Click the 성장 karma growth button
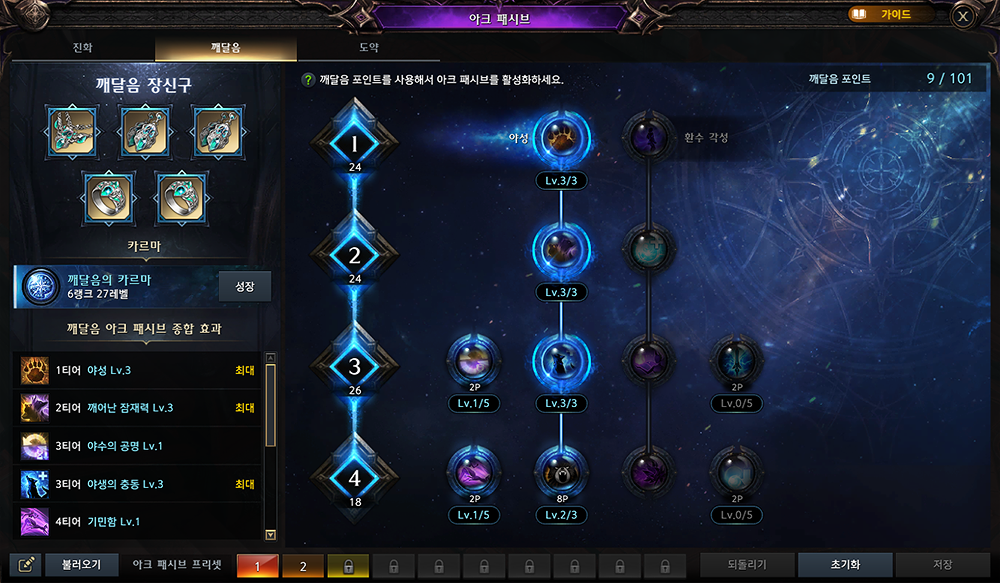 pyautogui.click(x=245, y=286)
